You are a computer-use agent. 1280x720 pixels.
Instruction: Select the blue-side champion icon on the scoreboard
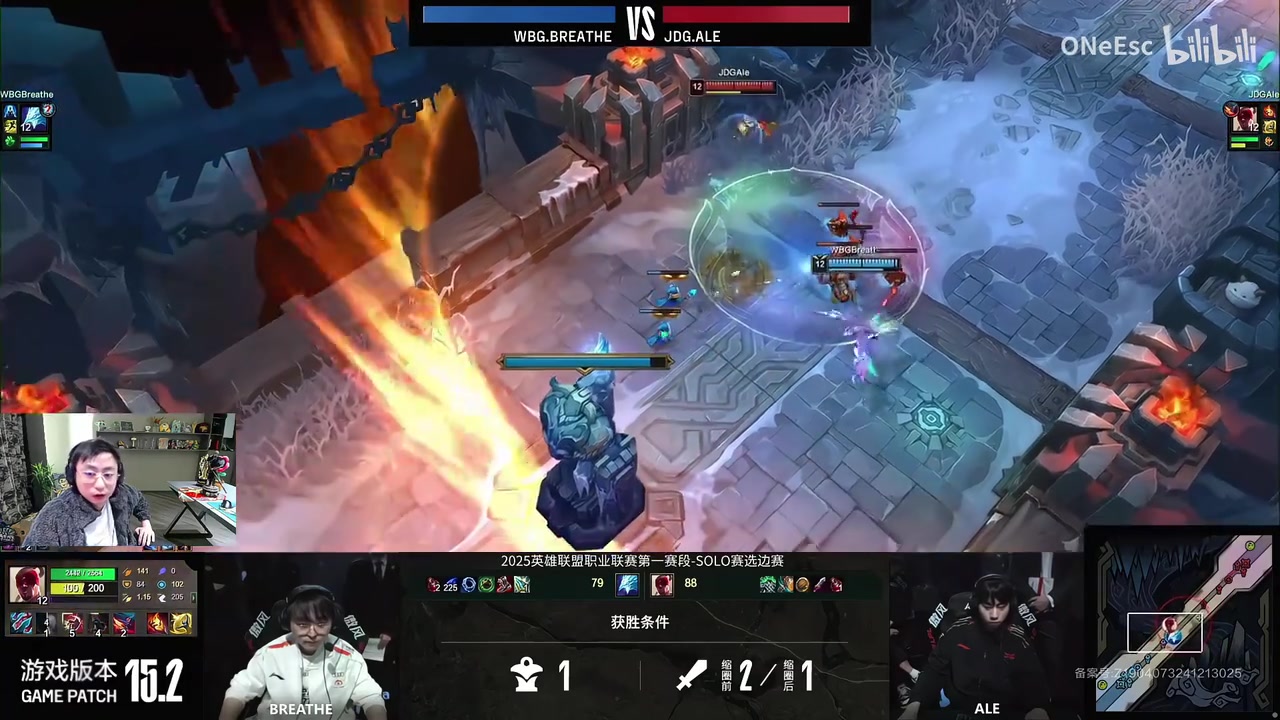point(628,584)
